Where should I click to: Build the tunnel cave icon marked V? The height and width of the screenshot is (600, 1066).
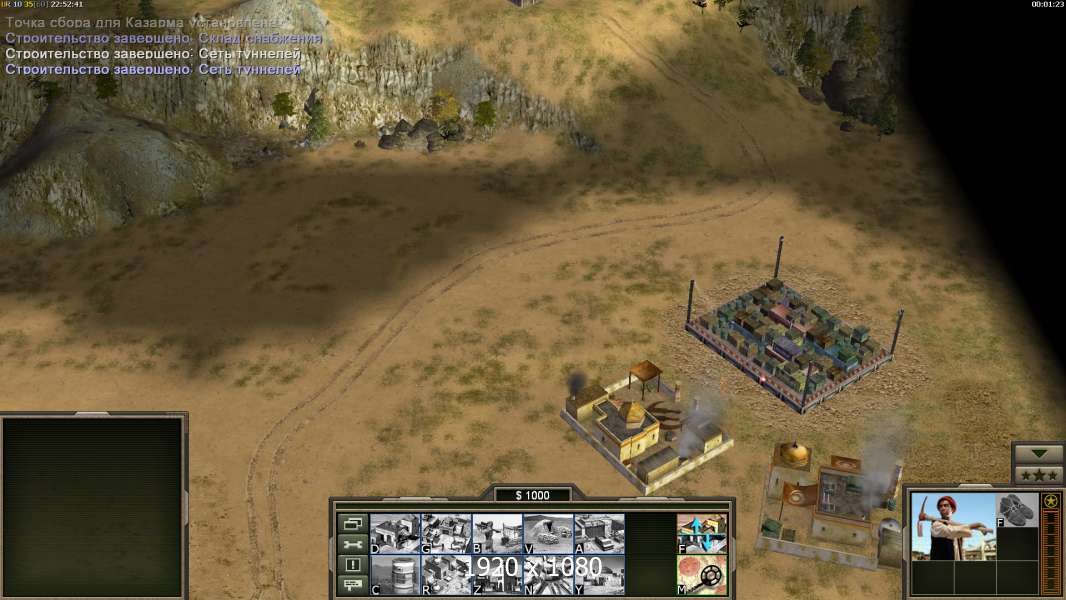[x=548, y=533]
